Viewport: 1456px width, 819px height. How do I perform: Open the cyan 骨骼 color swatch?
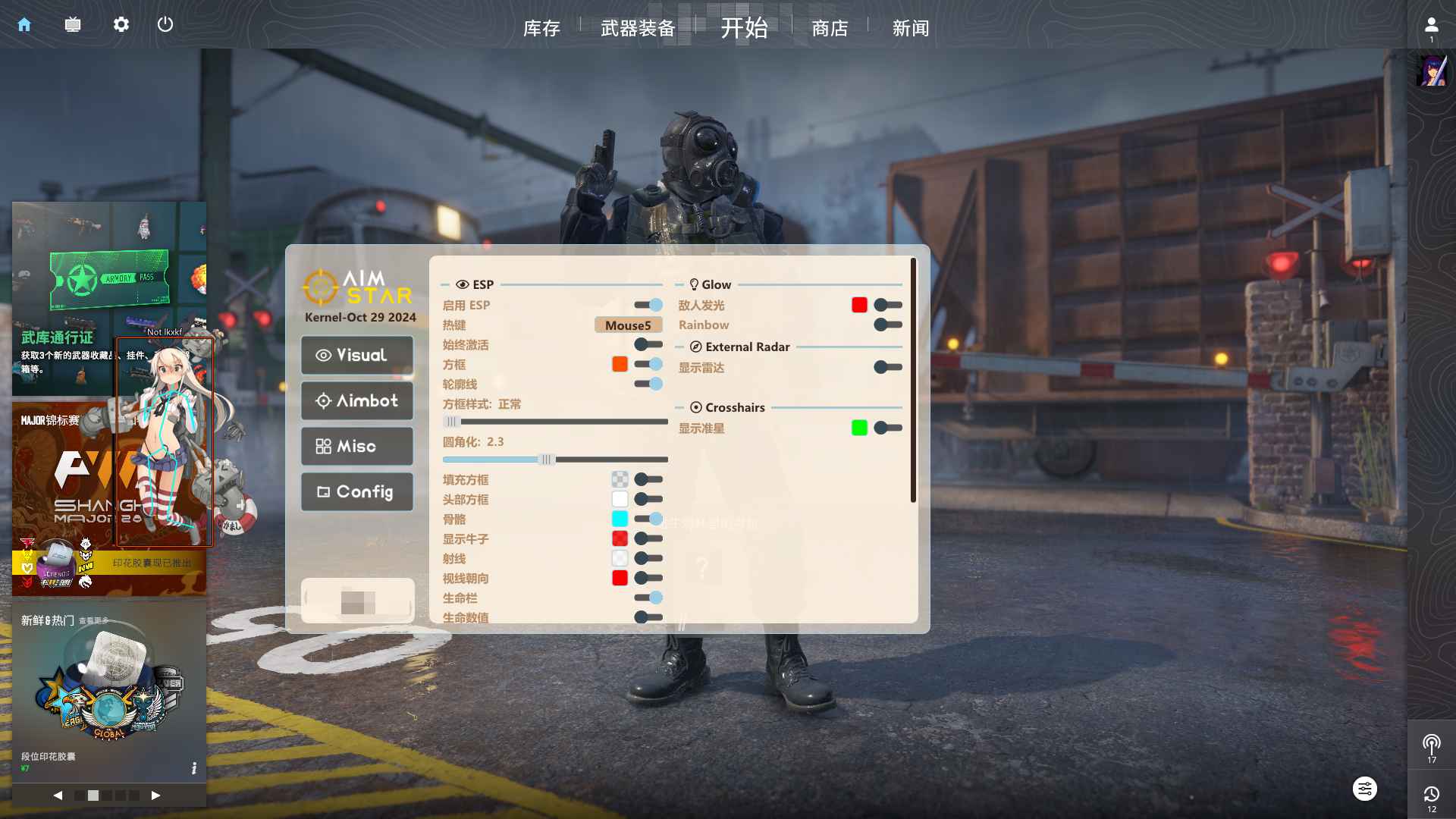(x=620, y=519)
